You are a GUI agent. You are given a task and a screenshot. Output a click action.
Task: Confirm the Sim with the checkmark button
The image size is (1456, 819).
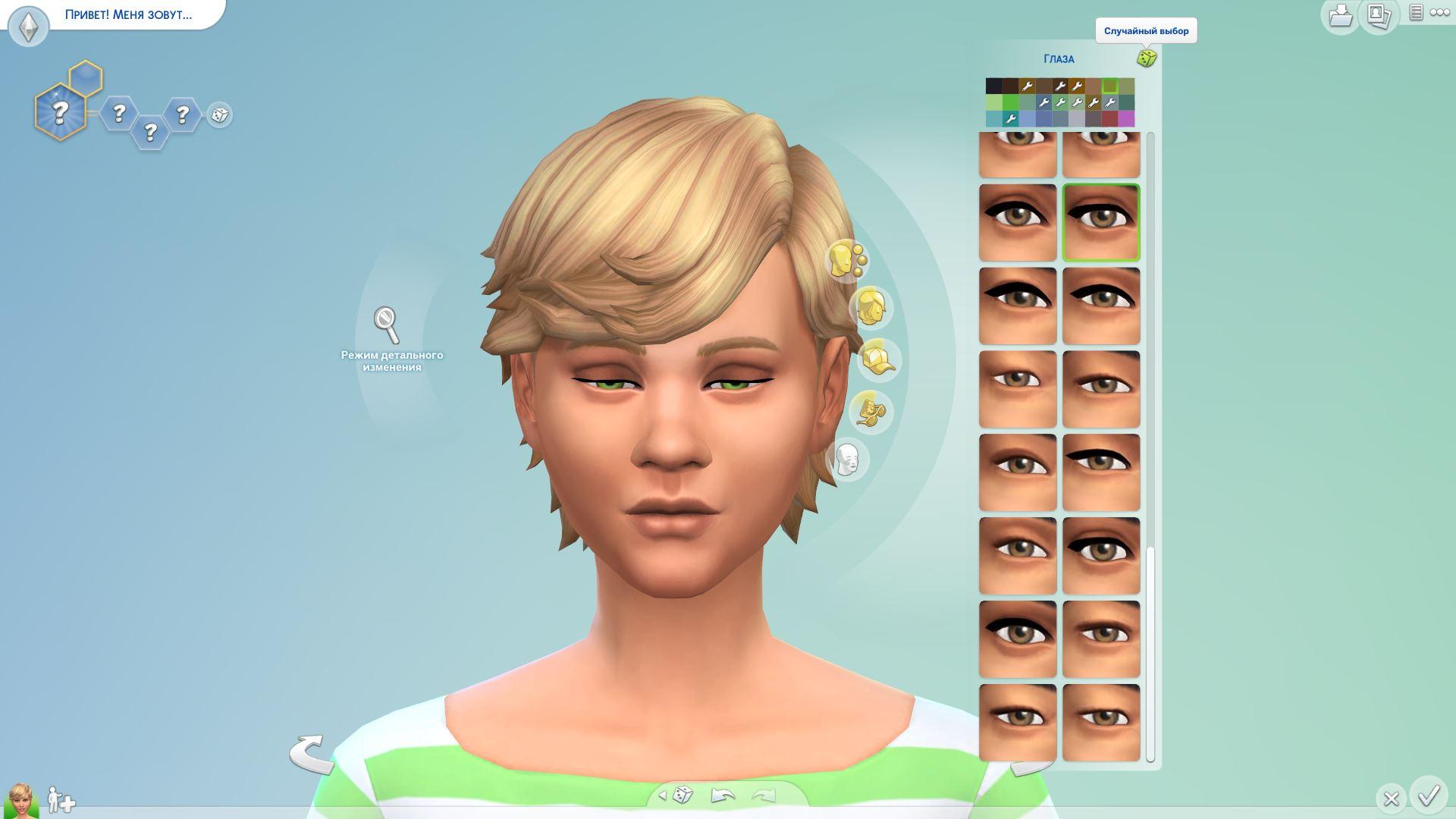[1429, 795]
